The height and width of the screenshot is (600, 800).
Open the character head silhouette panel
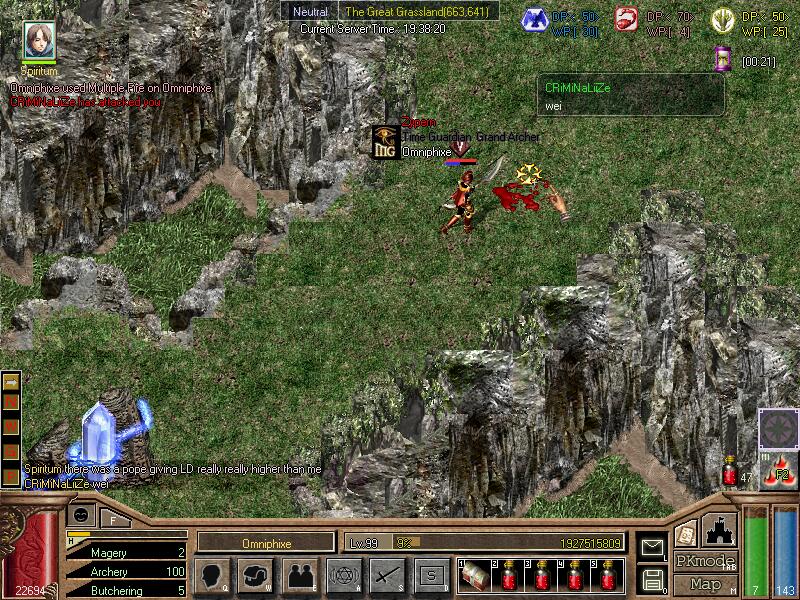pos(212,575)
